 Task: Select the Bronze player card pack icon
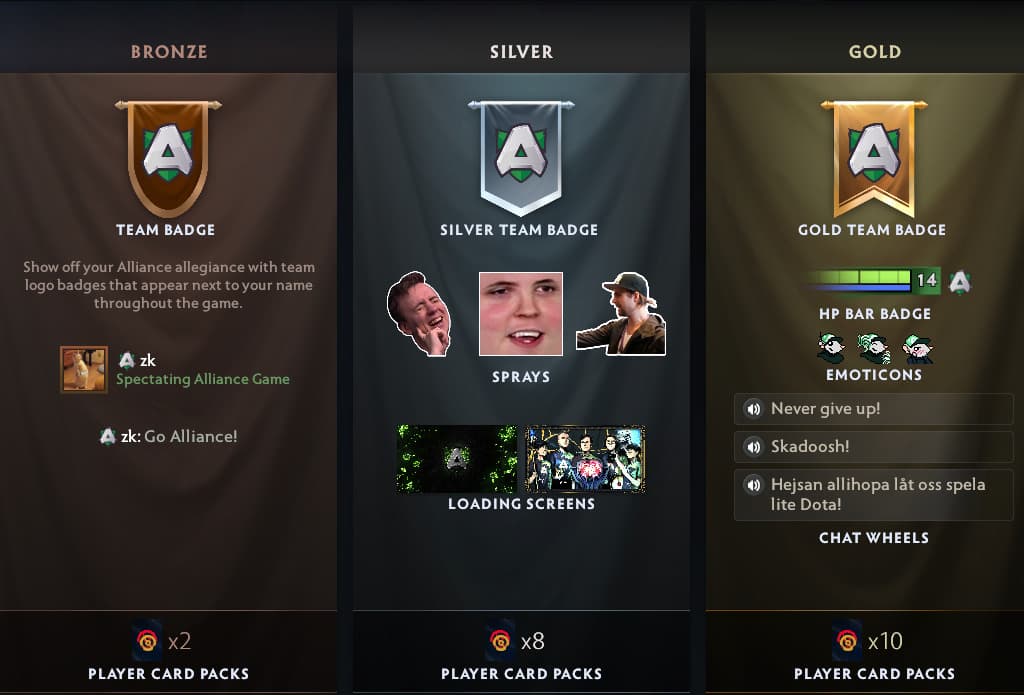pos(146,640)
